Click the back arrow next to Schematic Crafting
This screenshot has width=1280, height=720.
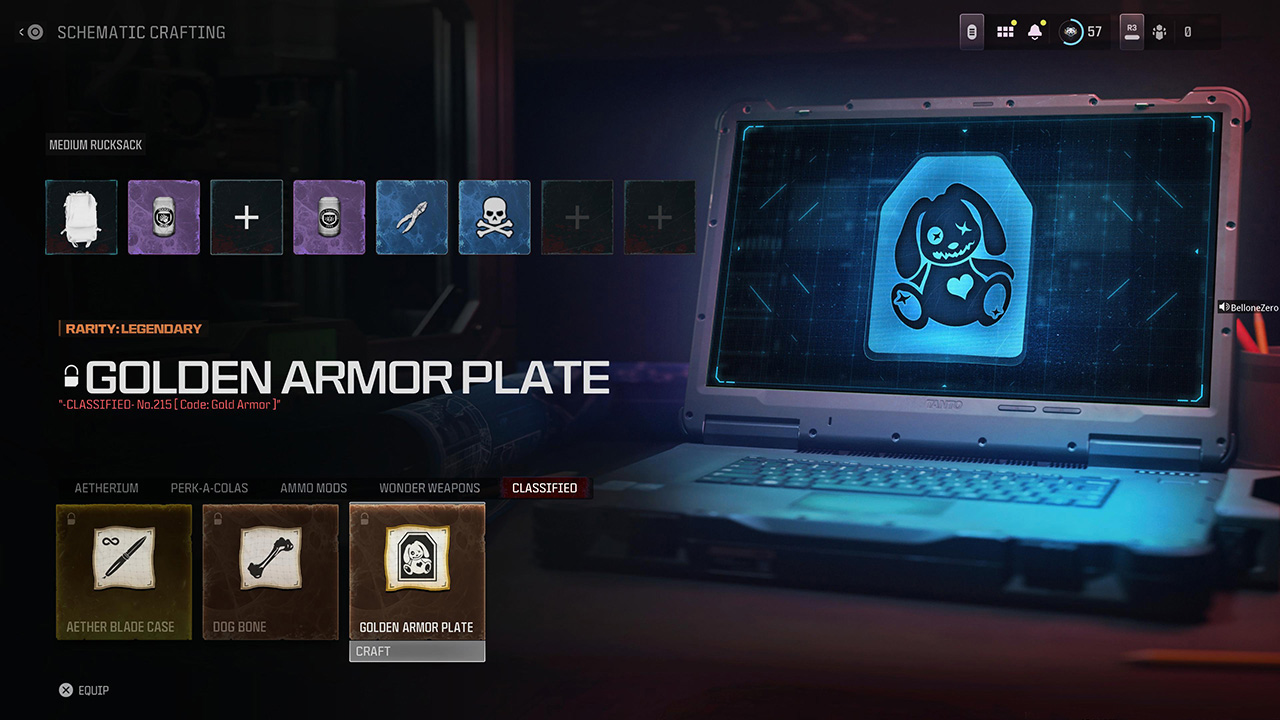pos(20,31)
